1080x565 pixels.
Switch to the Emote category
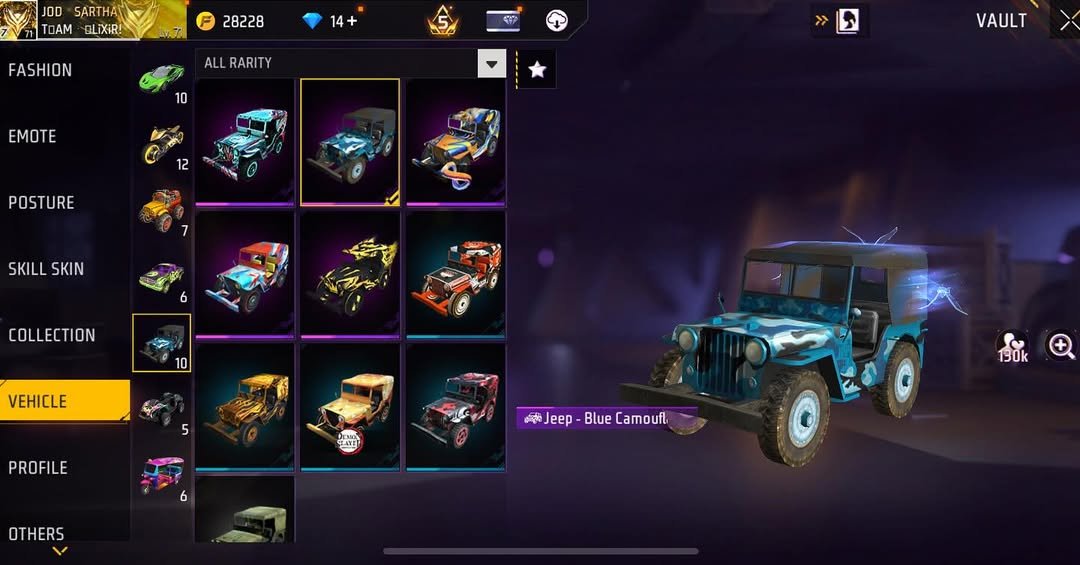[33, 136]
